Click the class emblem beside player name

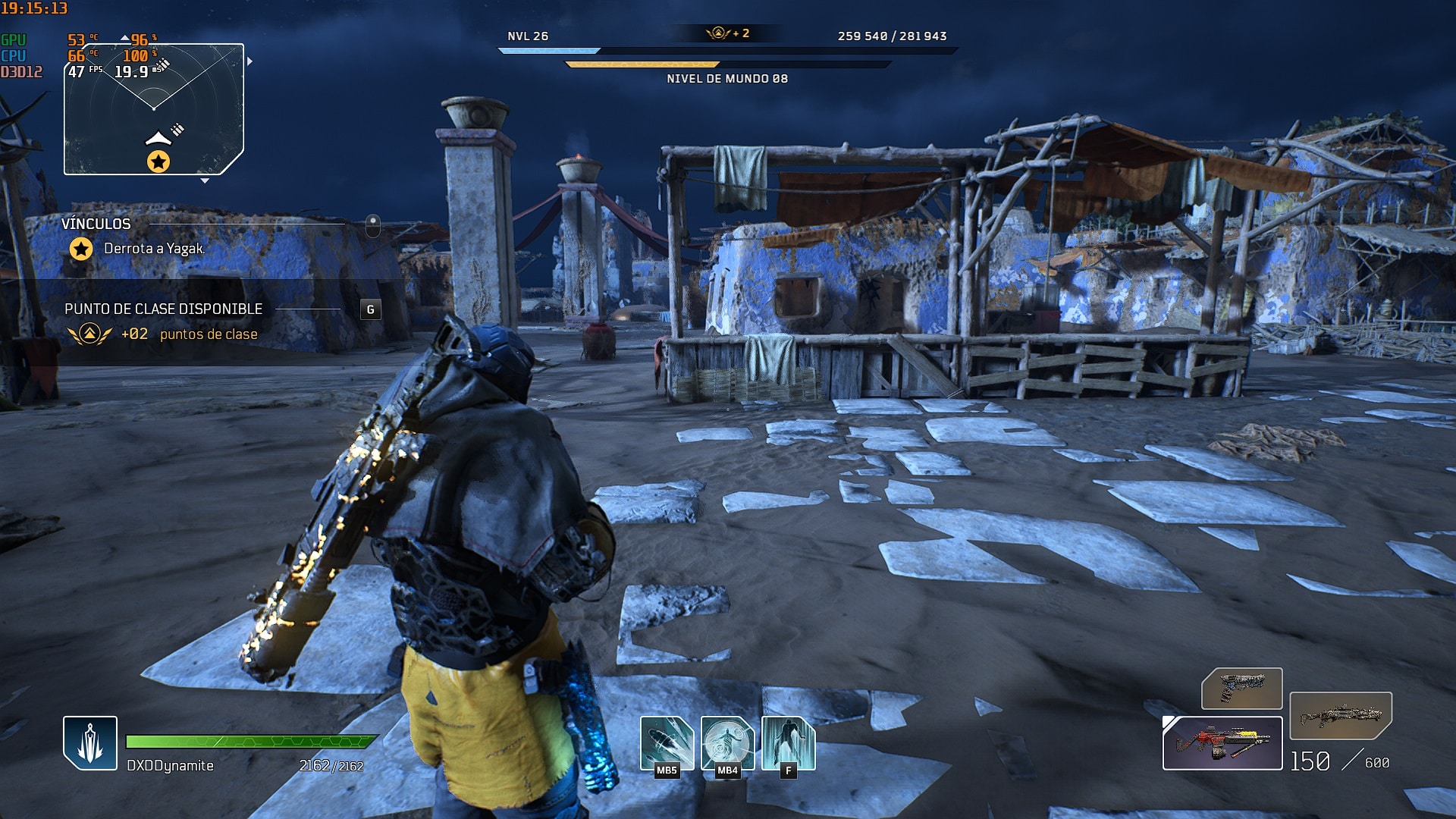point(90,743)
